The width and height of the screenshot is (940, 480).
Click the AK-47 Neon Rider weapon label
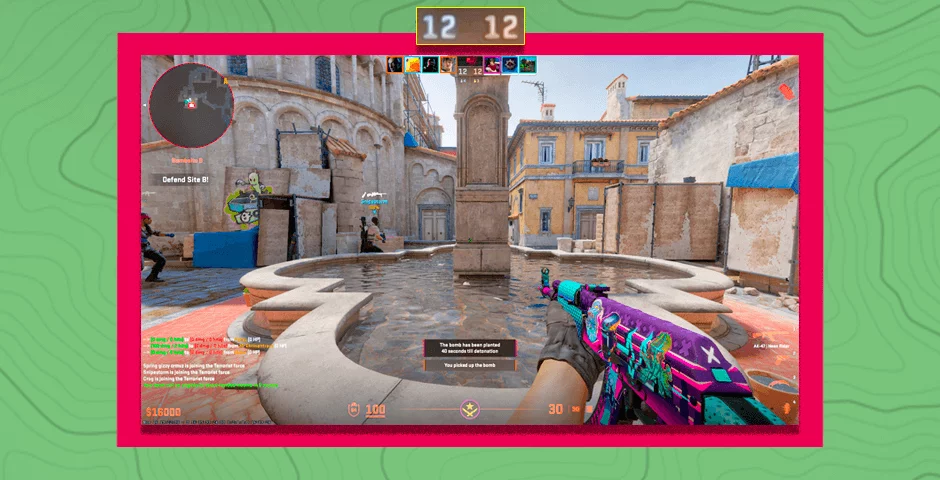pyautogui.click(x=771, y=345)
